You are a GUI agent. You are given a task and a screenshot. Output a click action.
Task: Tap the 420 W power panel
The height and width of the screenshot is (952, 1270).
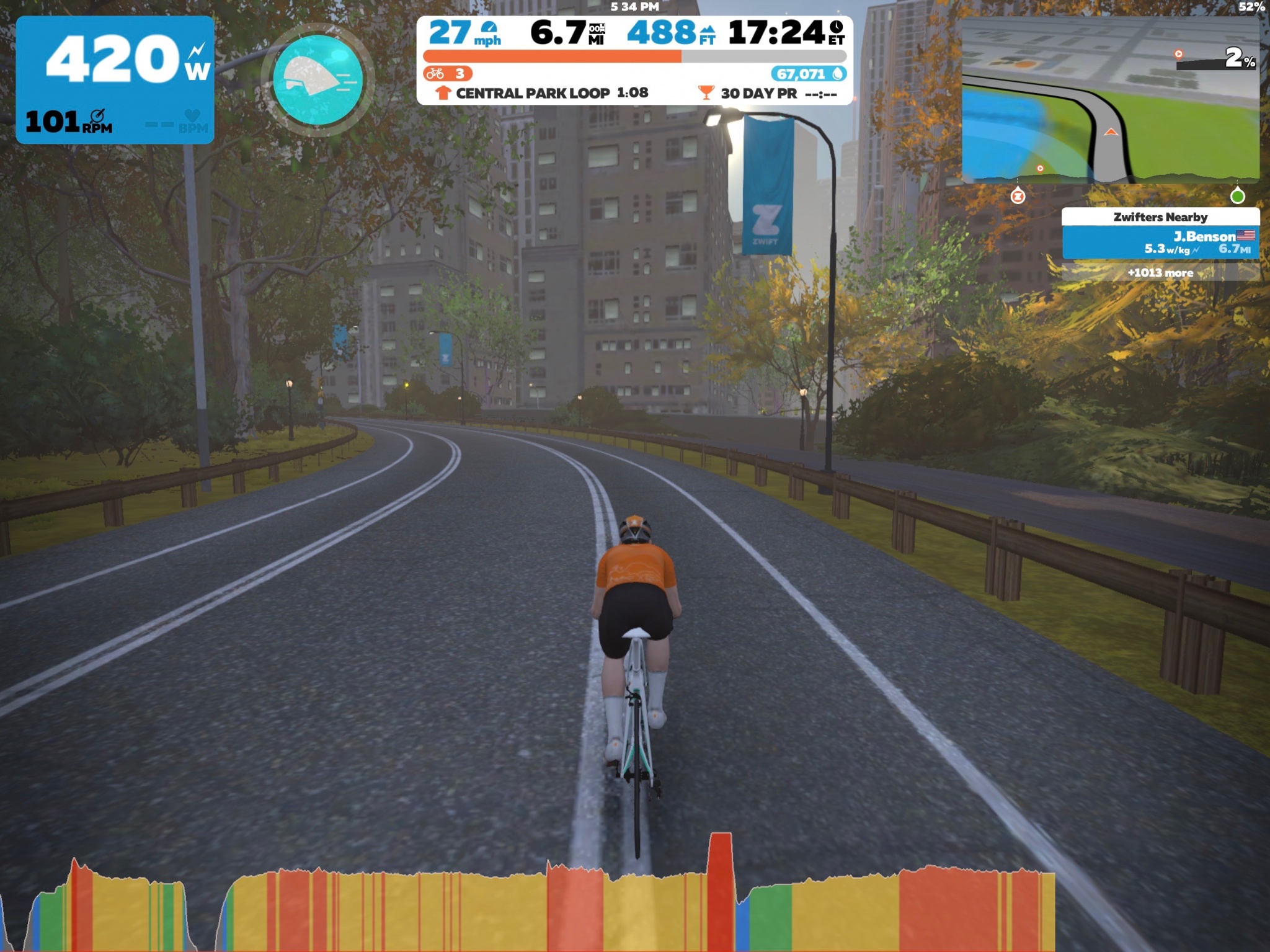[115, 79]
